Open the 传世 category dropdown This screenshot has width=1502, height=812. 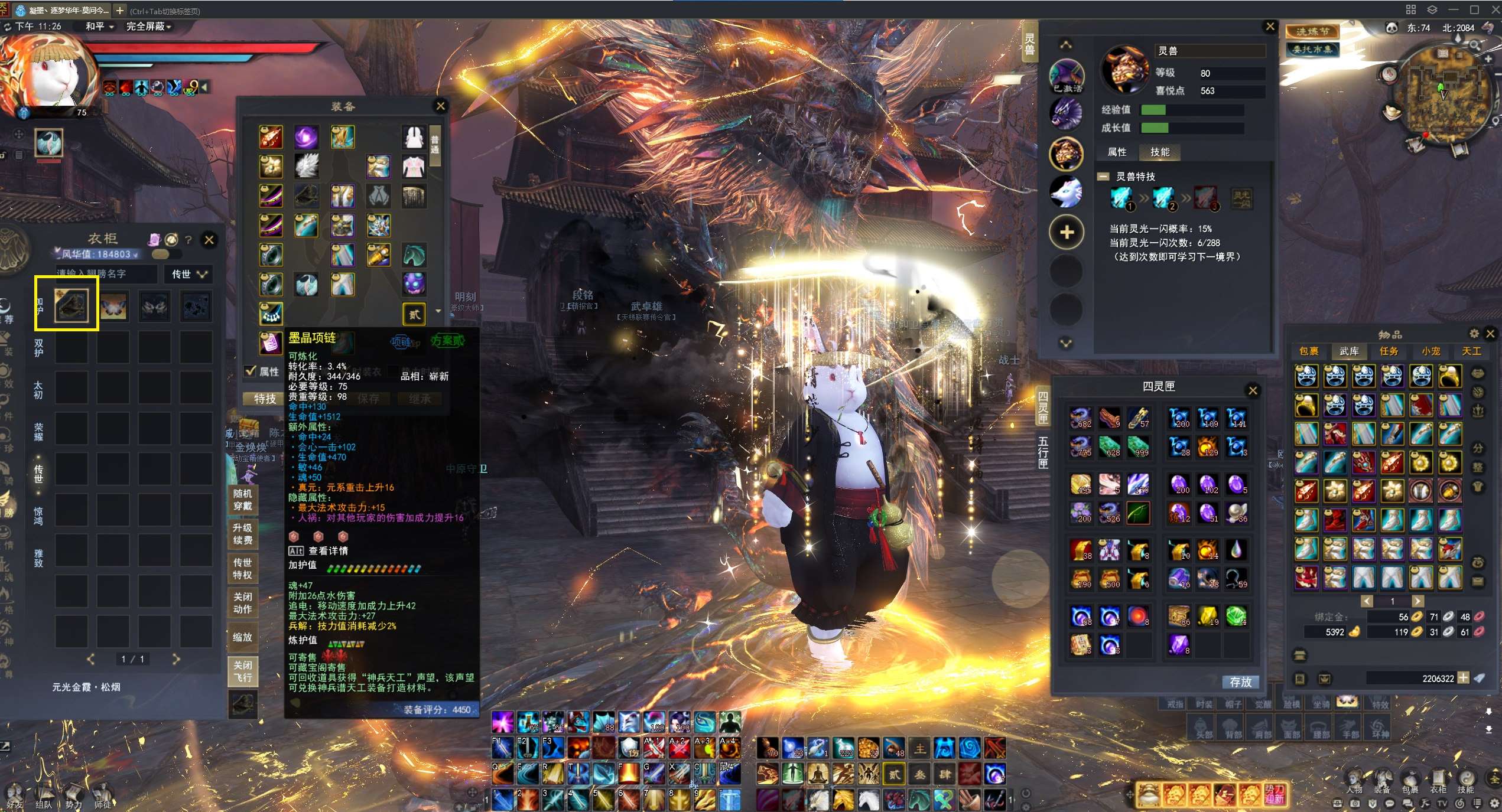[x=189, y=274]
